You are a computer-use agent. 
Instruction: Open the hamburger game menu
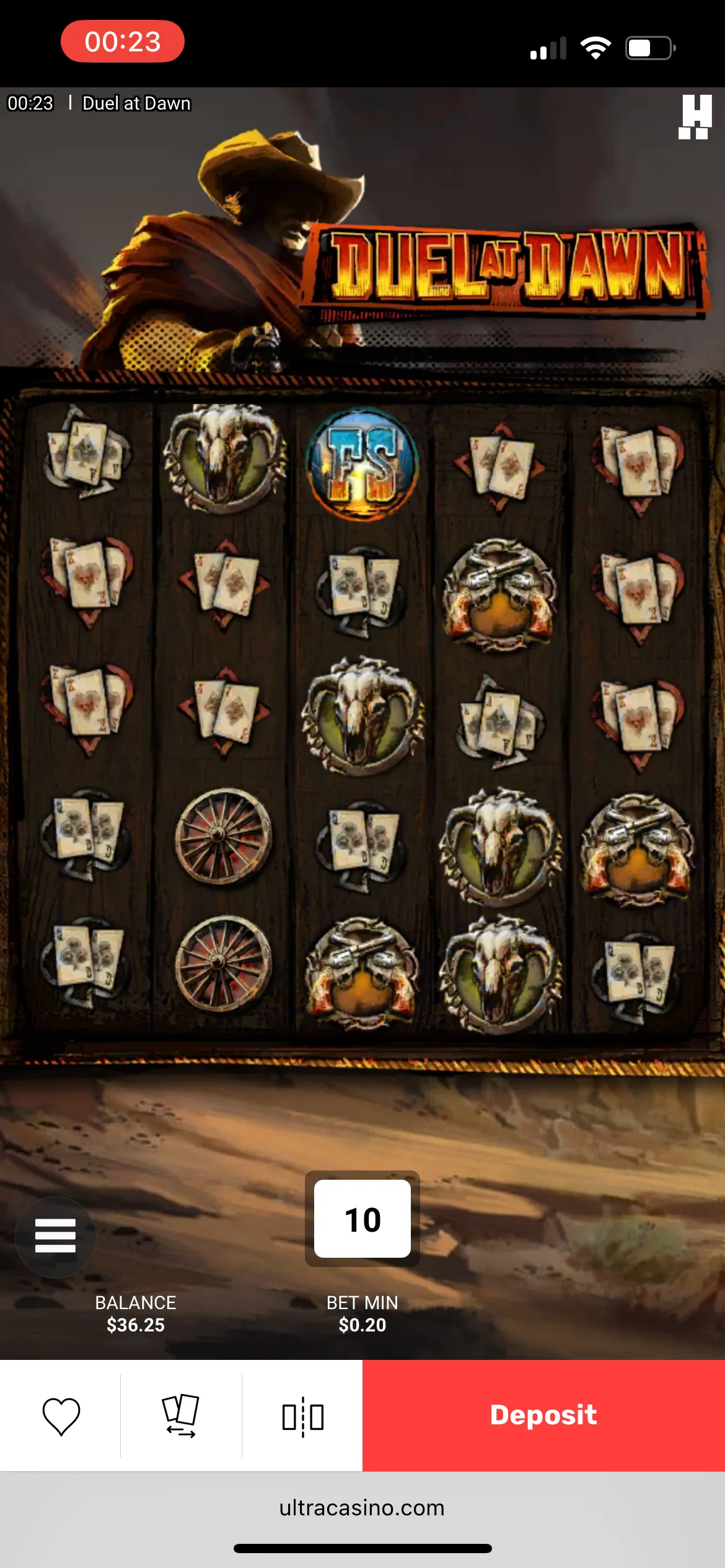click(x=55, y=1236)
